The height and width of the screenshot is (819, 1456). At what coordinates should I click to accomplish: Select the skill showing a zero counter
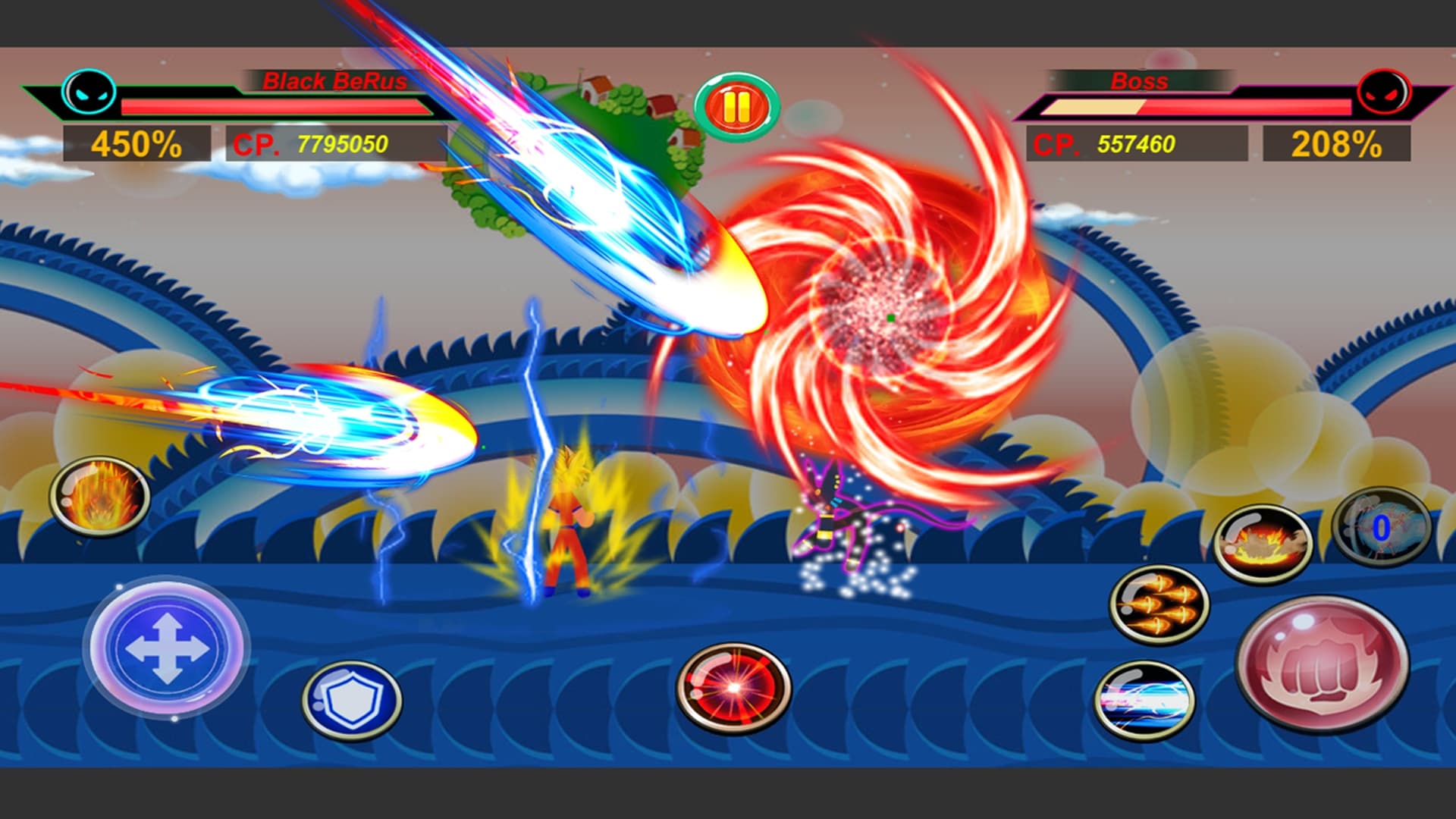[x=1381, y=528]
